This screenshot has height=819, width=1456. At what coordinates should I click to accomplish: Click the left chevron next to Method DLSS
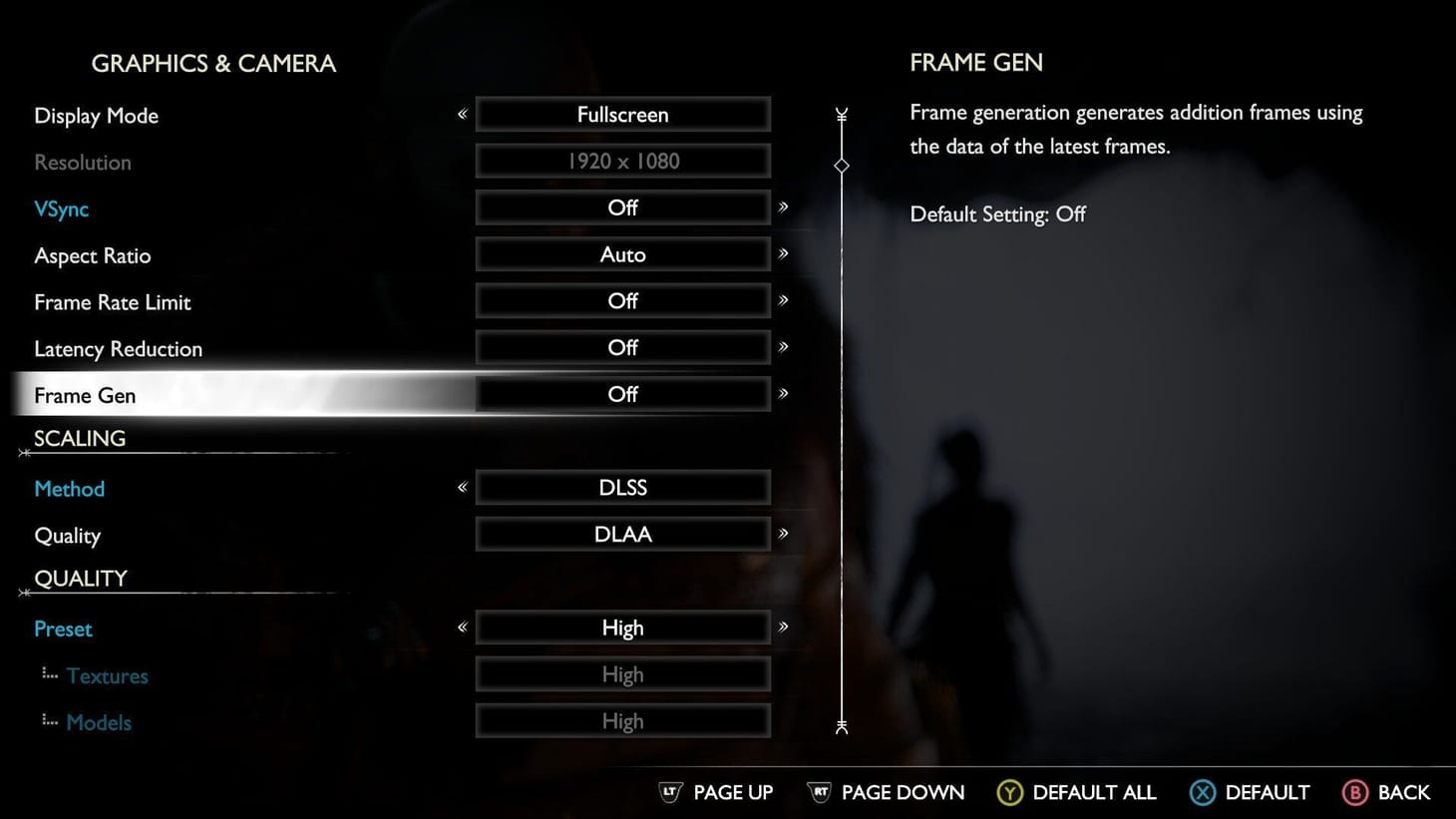click(x=462, y=488)
